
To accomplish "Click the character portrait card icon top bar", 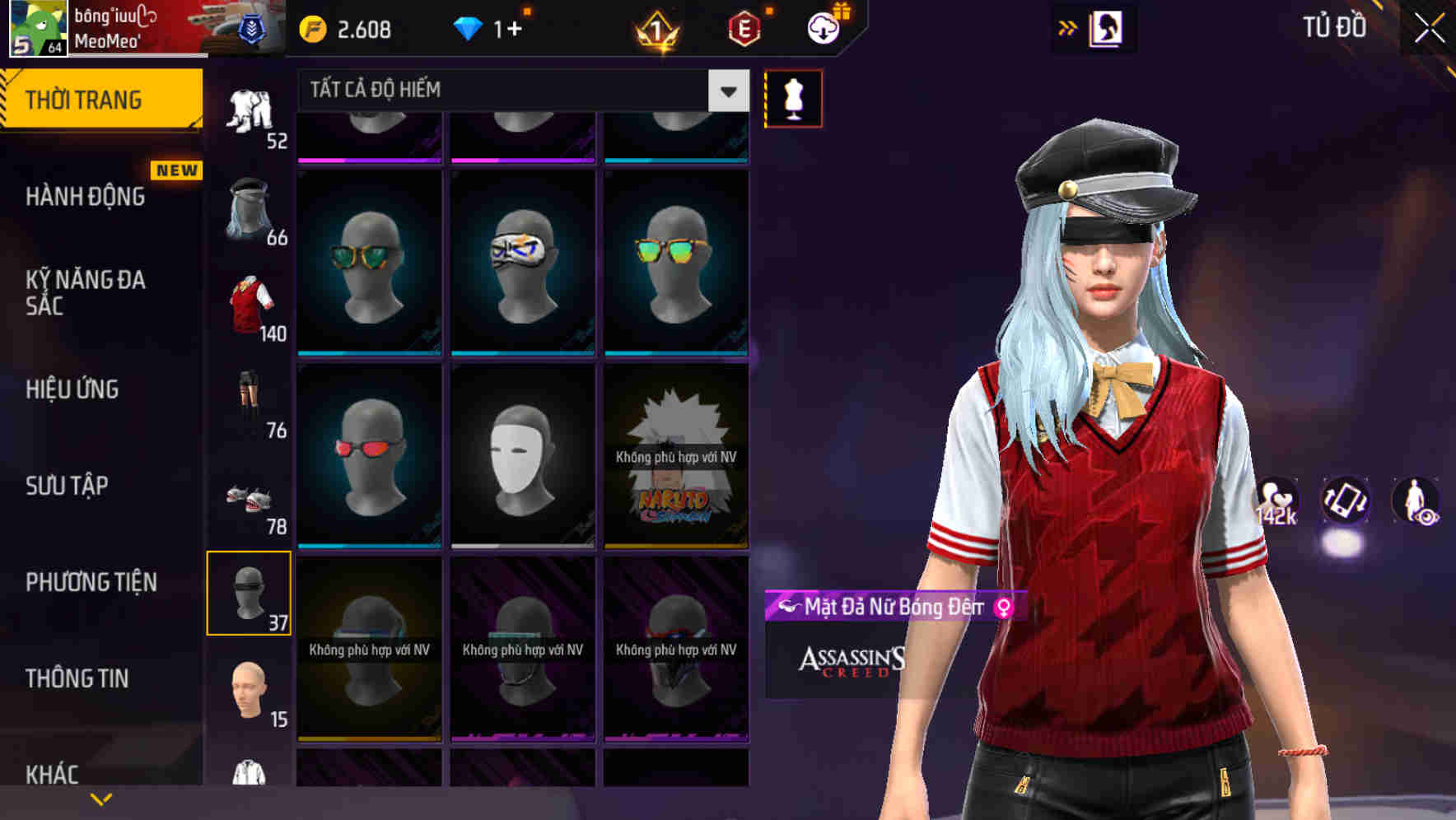I will tap(1108, 27).
